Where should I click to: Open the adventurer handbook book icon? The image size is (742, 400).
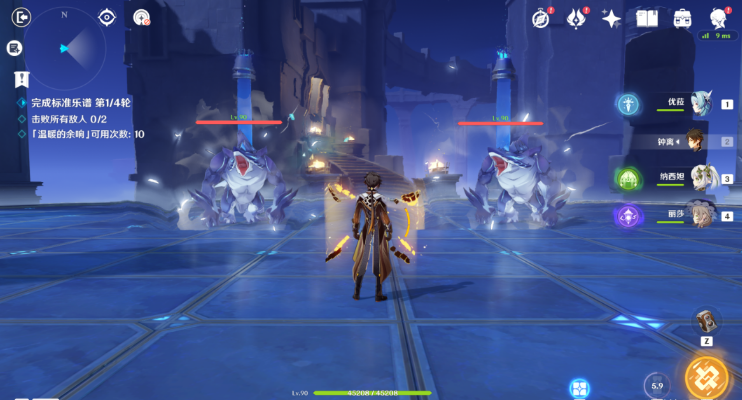coord(646,18)
